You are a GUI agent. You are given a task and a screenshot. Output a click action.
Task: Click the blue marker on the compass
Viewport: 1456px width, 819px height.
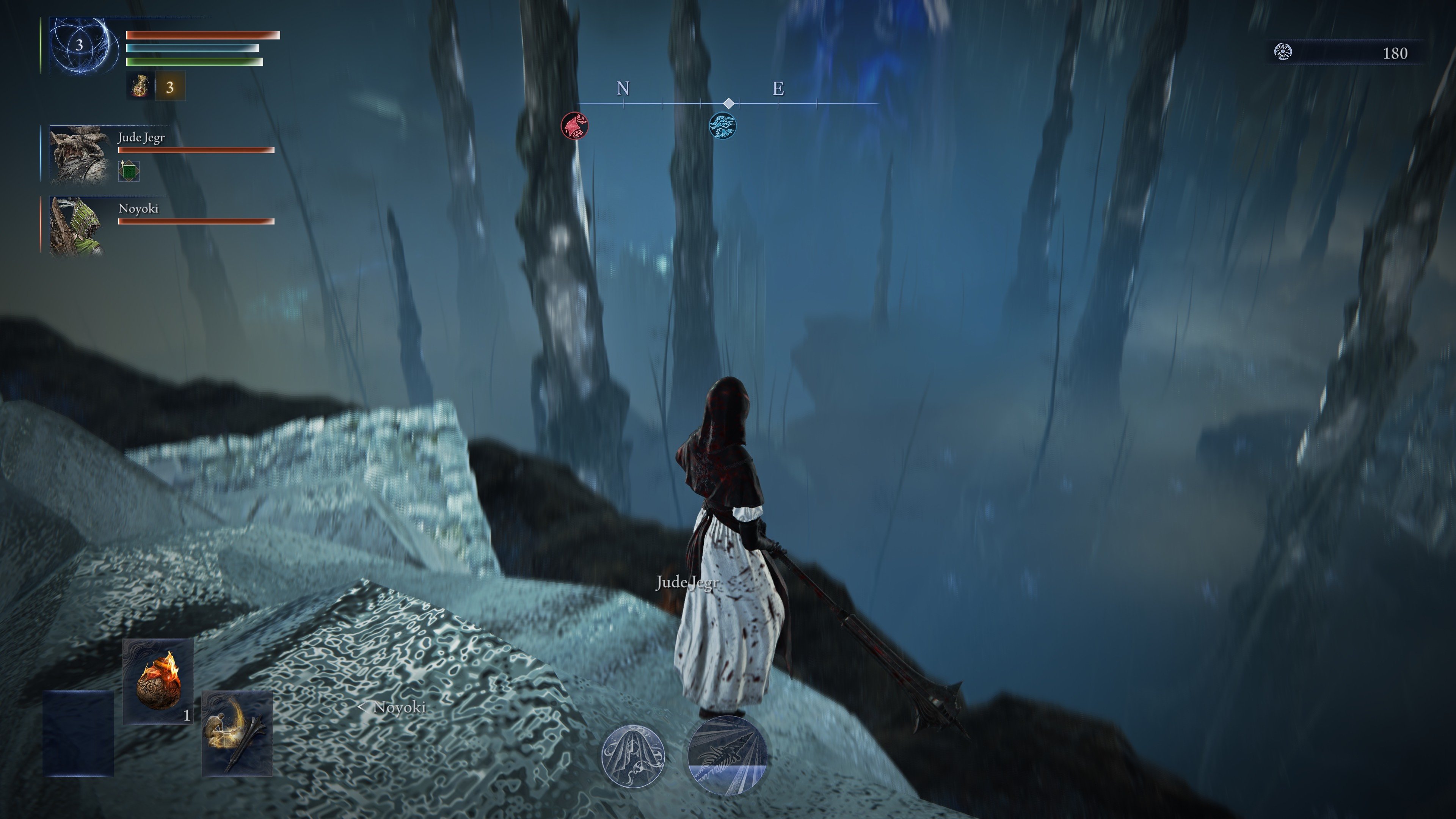[722, 125]
